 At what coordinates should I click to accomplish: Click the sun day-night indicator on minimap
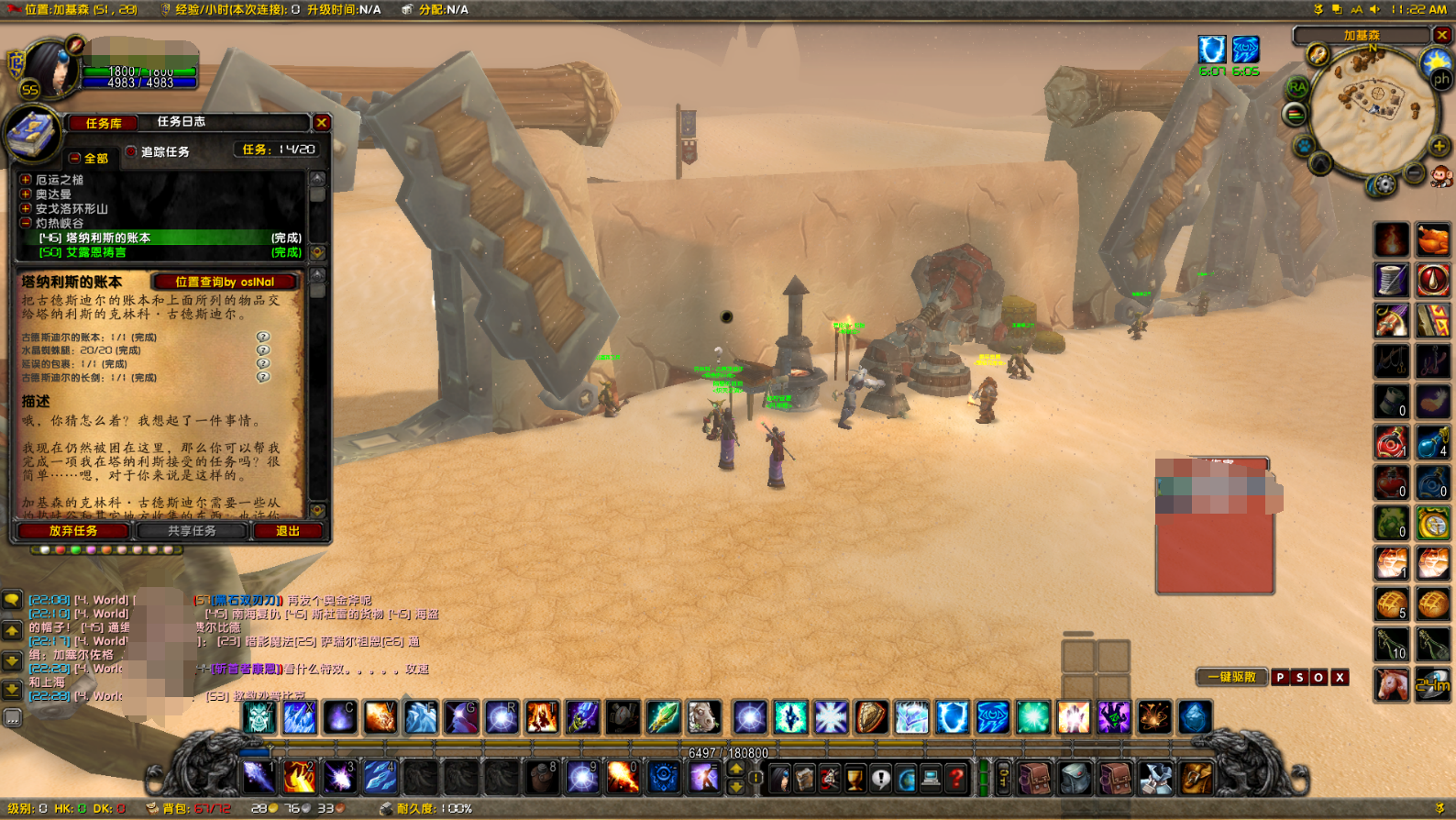pos(1435,61)
